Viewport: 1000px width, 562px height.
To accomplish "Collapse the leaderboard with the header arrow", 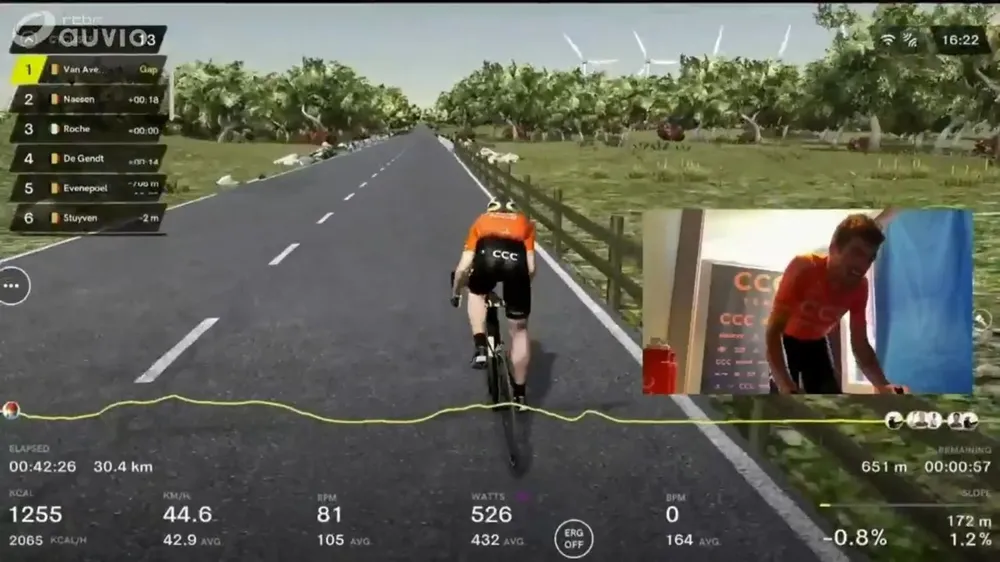I will 27,40.
